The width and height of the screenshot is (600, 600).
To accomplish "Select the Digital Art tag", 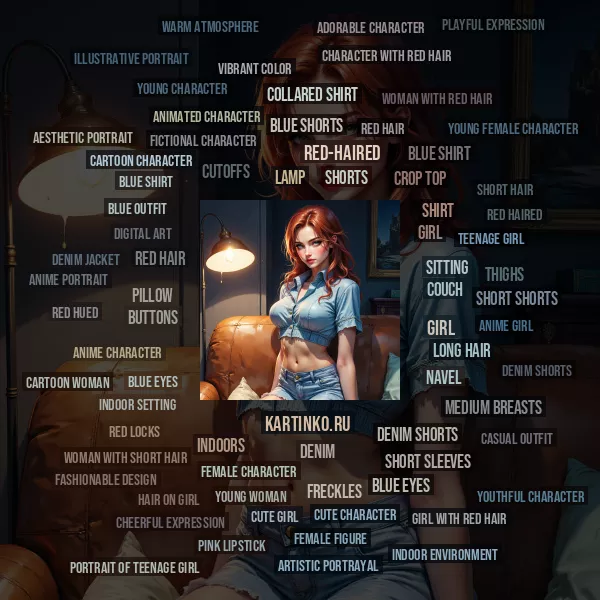I will pos(142,234).
